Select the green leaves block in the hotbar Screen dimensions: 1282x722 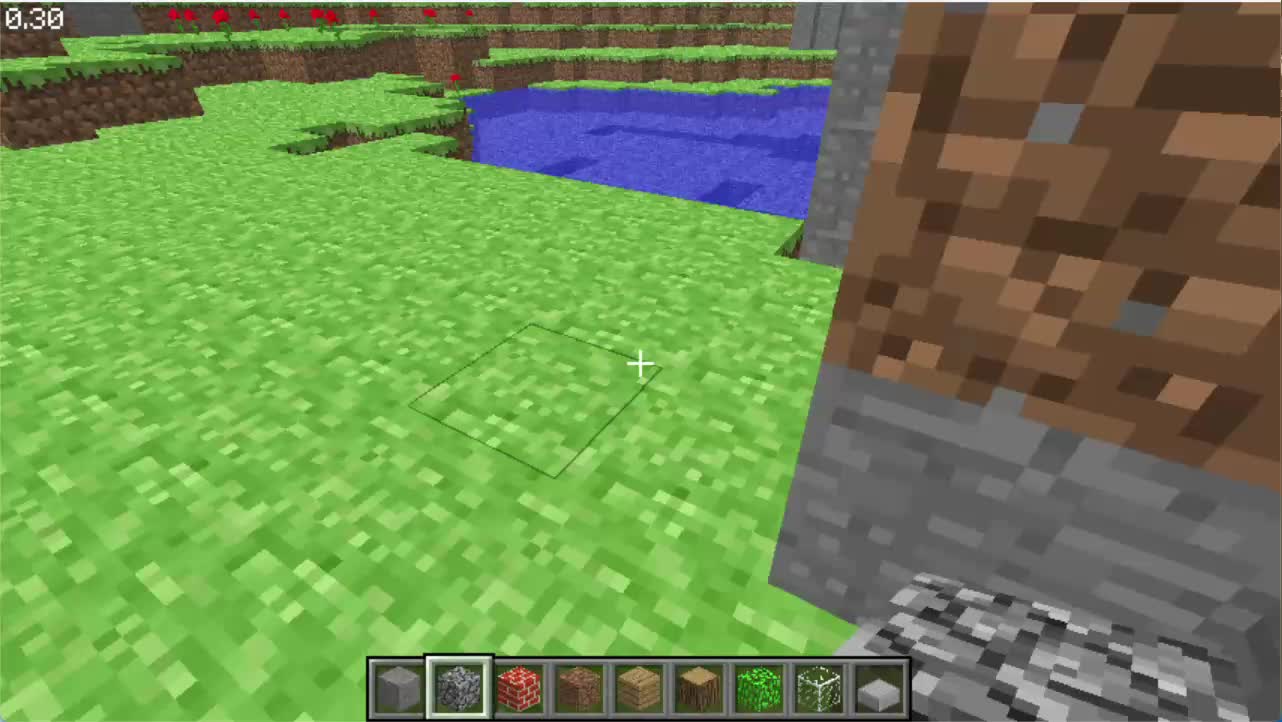tap(760, 685)
